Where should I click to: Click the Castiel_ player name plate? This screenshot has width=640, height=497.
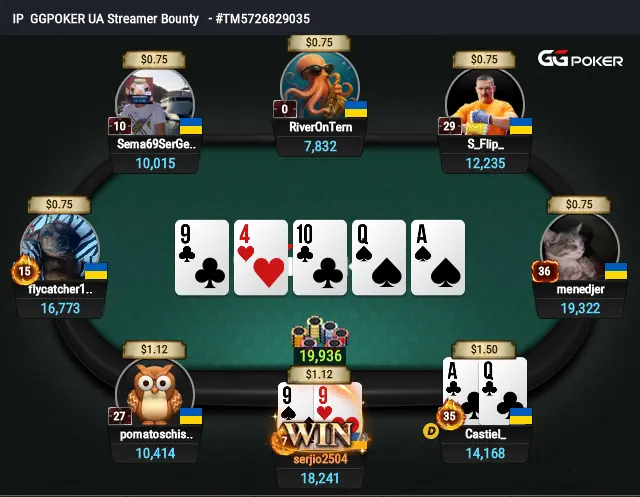[486, 434]
